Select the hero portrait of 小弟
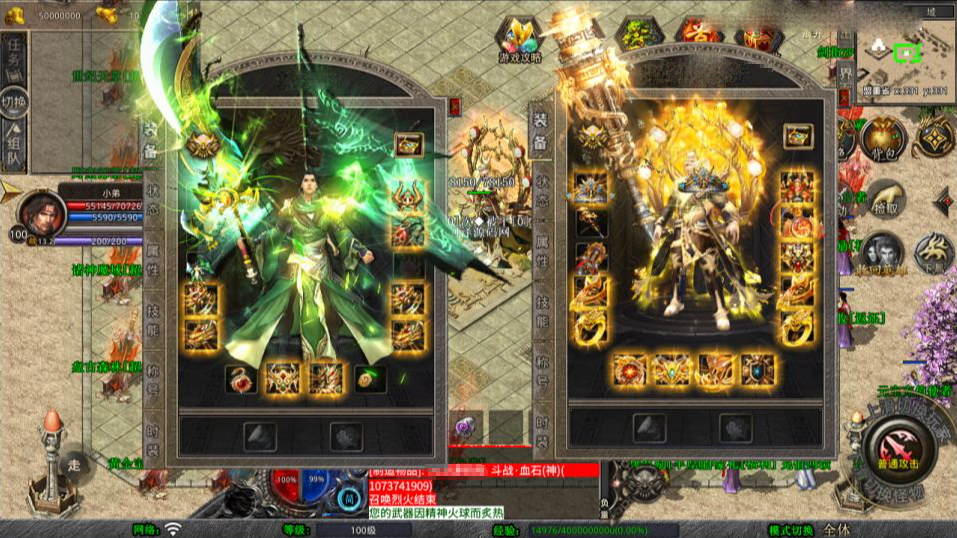957x538 pixels. [37, 211]
